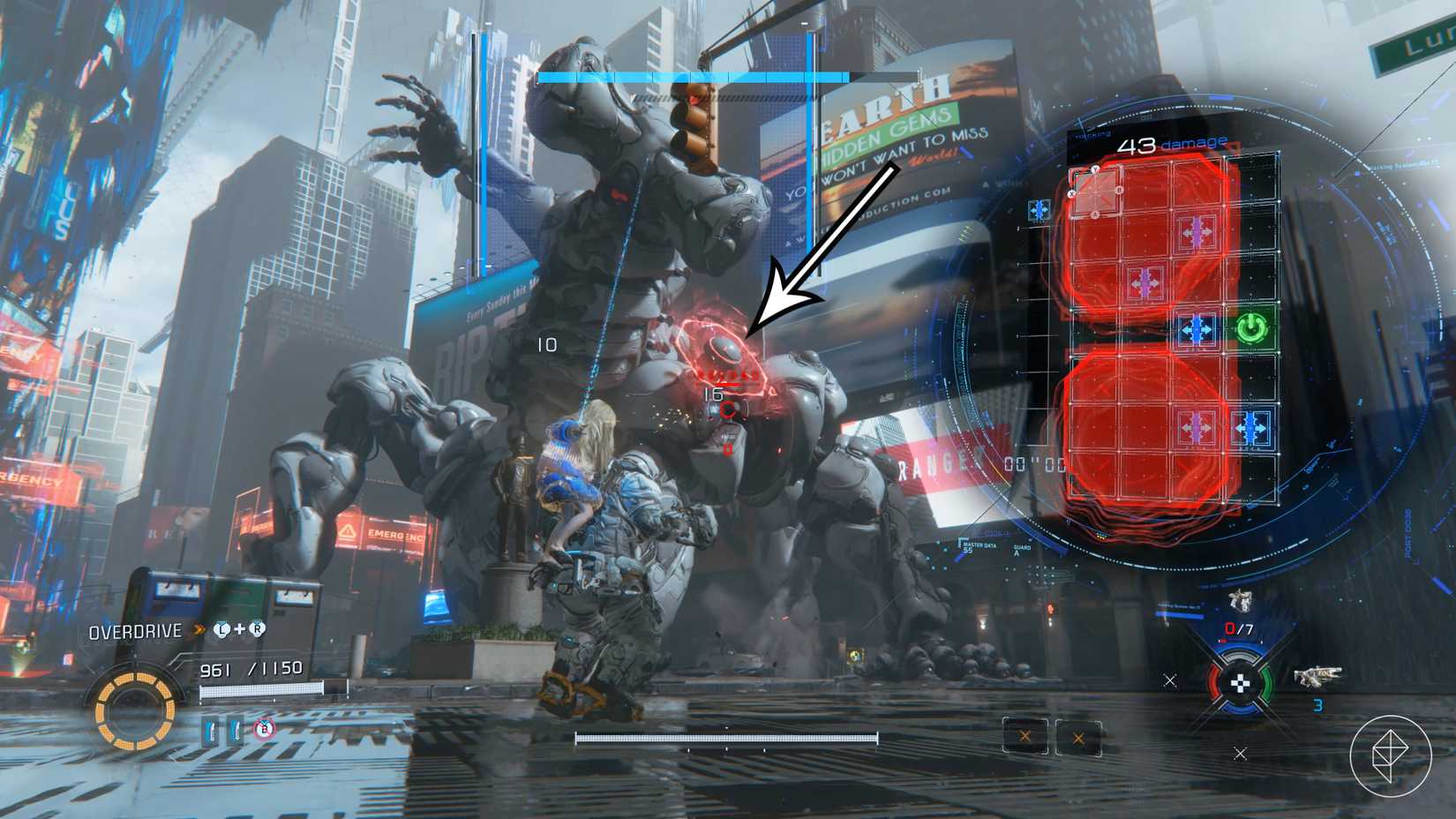Click the first blue buff icon under the health bar
Screen dimensions: 1456x819
click(210, 731)
